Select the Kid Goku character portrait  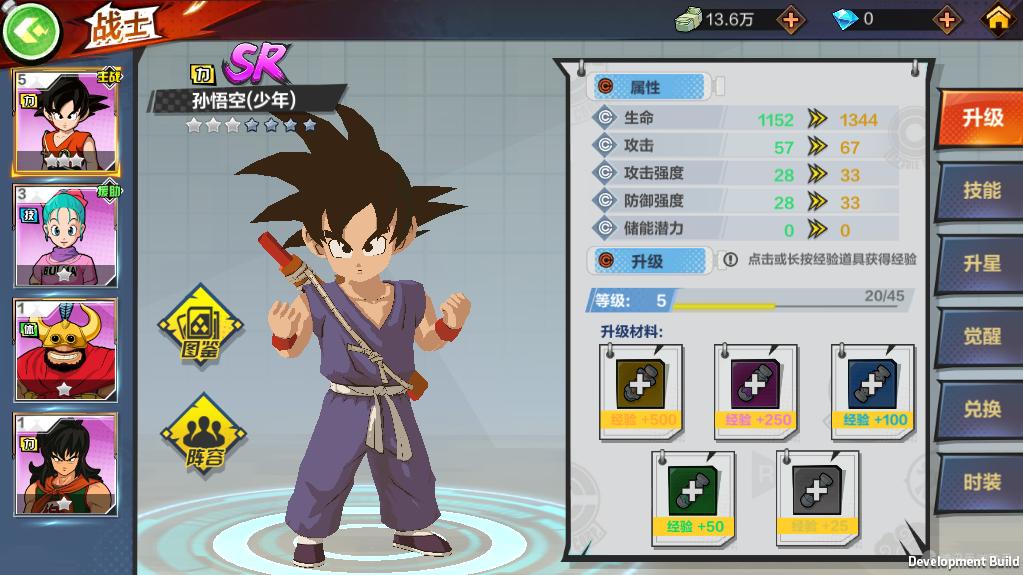[x=66, y=121]
